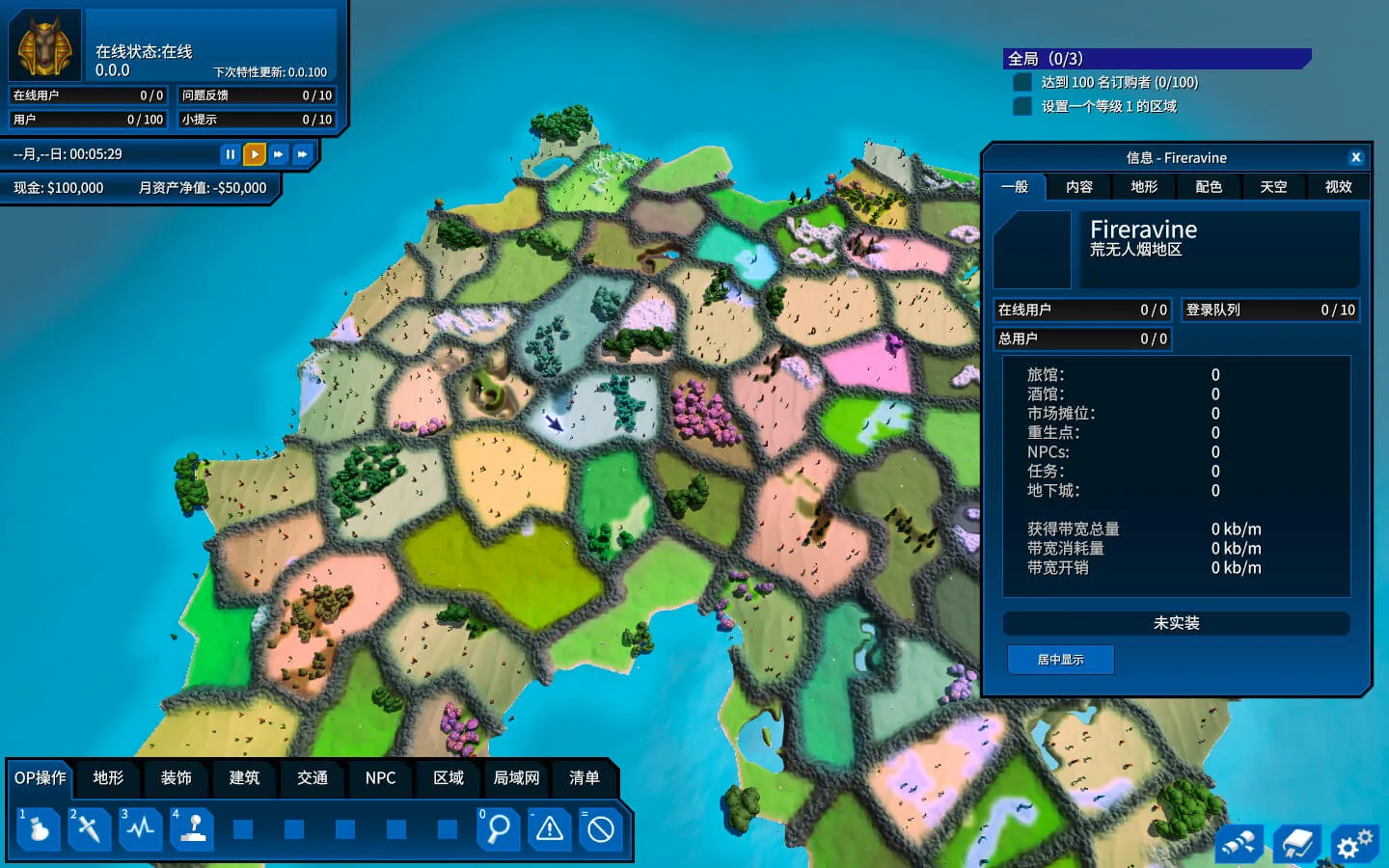The height and width of the screenshot is (868, 1389).
Task: Open the book icon in the corner
Action: coord(1296,845)
